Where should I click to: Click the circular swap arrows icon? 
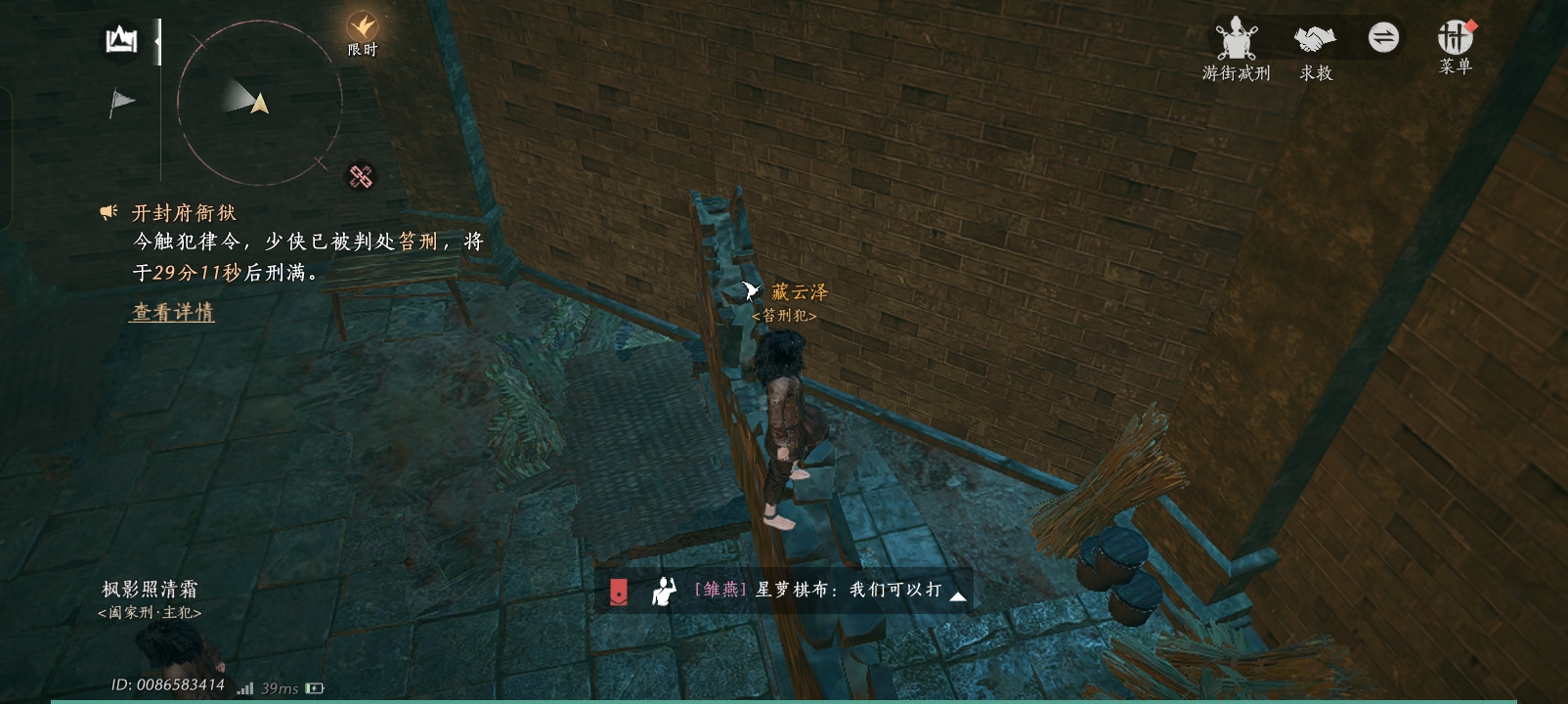click(1382, 37)
